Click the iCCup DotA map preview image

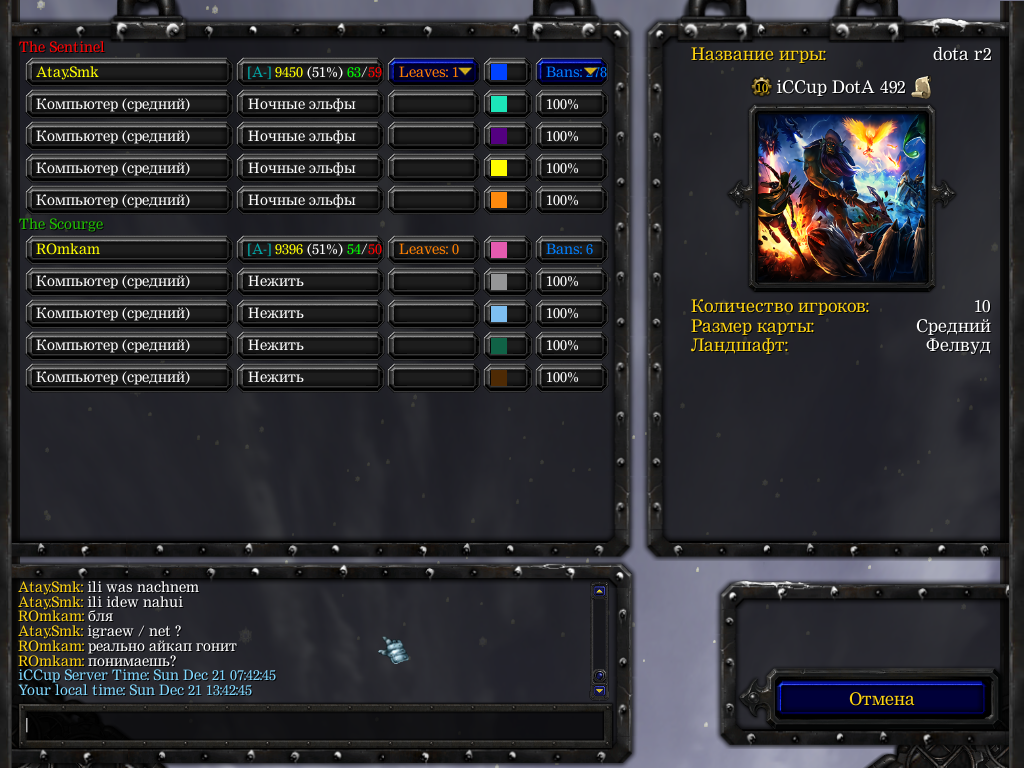click(841, 196)
